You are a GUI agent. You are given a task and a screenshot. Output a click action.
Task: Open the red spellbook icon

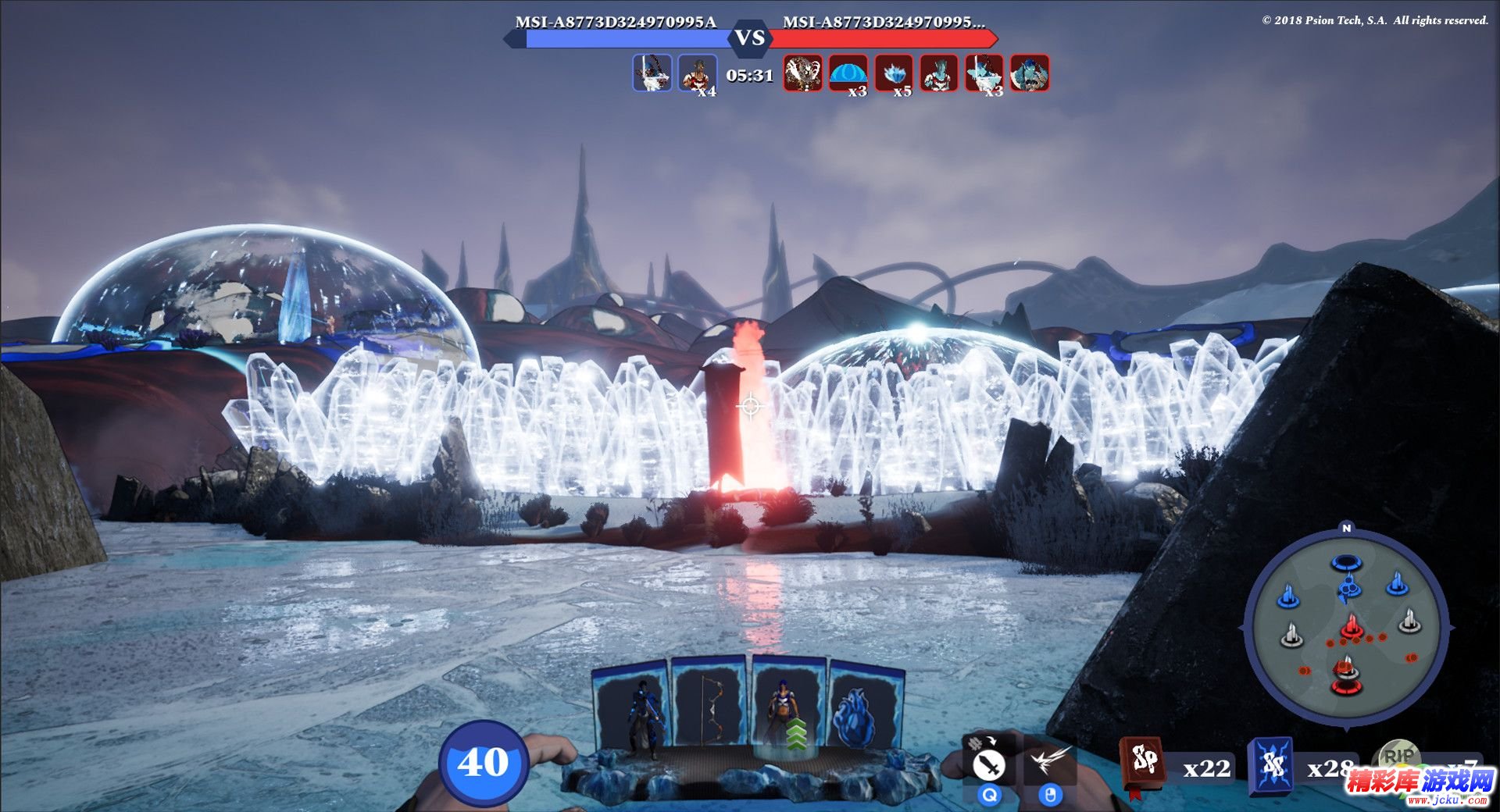[1143, 762]
